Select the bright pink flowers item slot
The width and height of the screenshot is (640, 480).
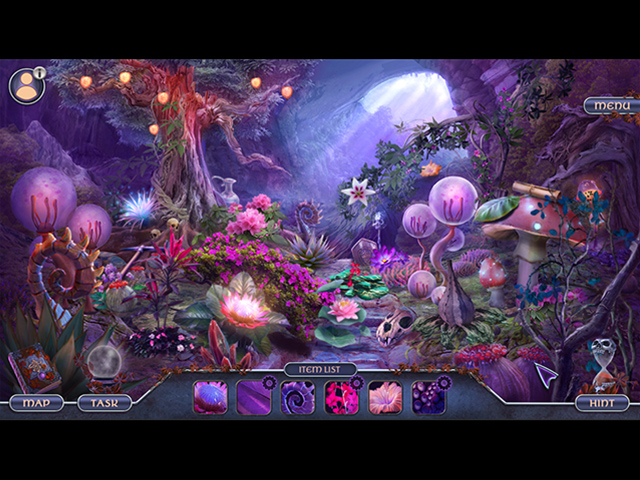click(342, 397)
